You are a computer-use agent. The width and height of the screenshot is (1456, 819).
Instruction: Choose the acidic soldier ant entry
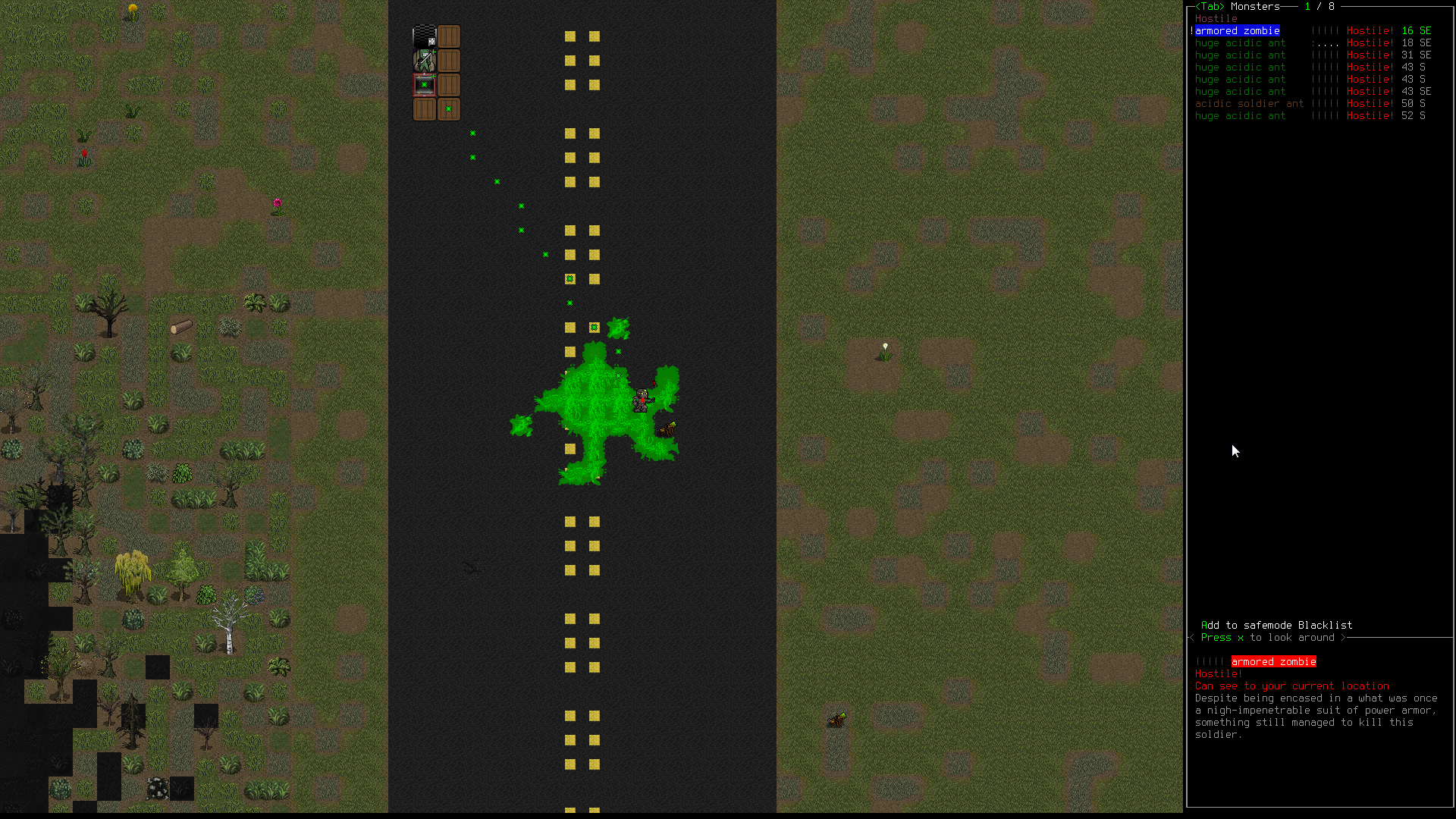pos(1249,104)
